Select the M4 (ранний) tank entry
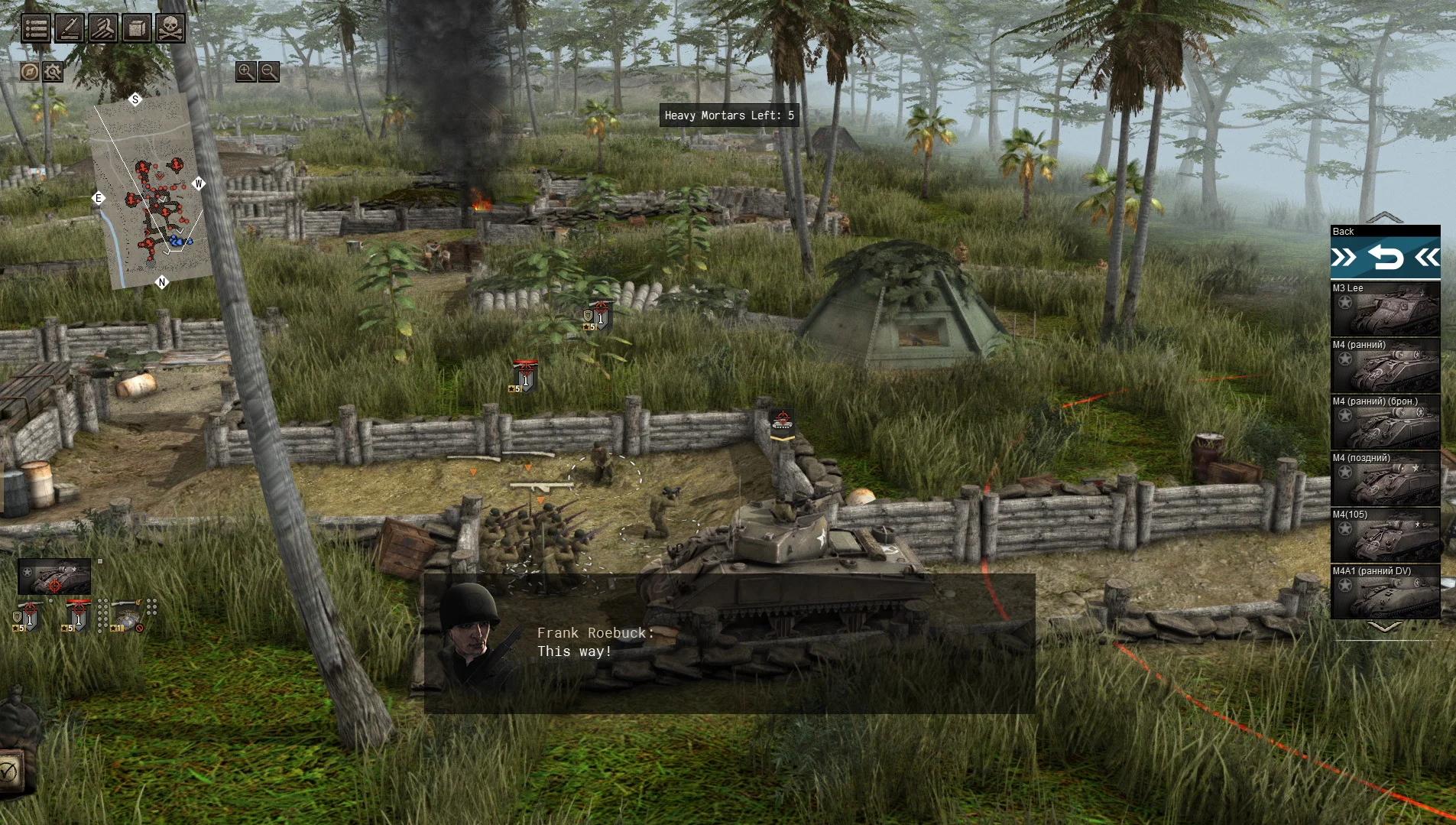Viewport: 1456px width, 825px height. 1385,366
